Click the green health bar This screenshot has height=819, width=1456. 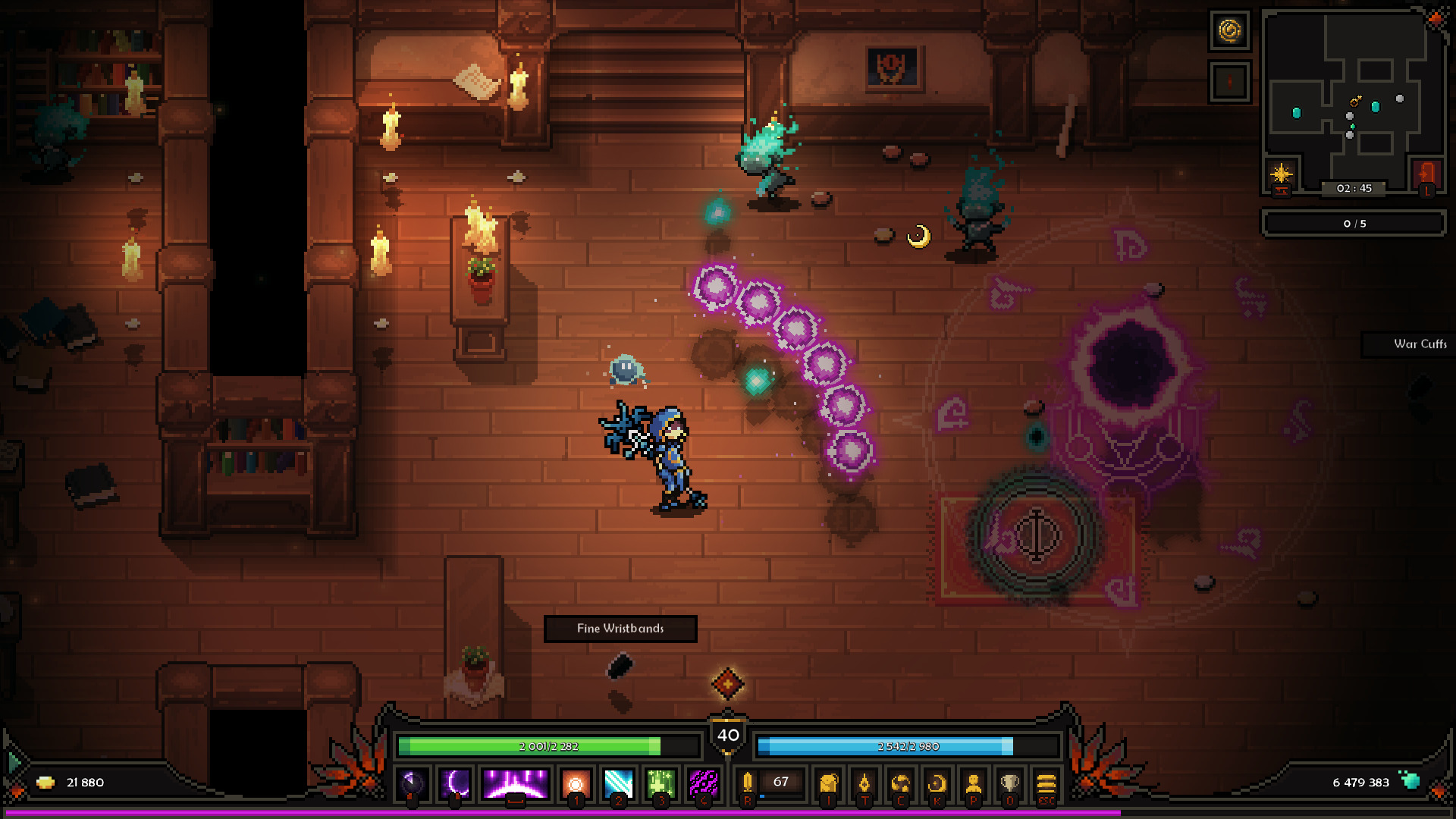coord(548,746)
